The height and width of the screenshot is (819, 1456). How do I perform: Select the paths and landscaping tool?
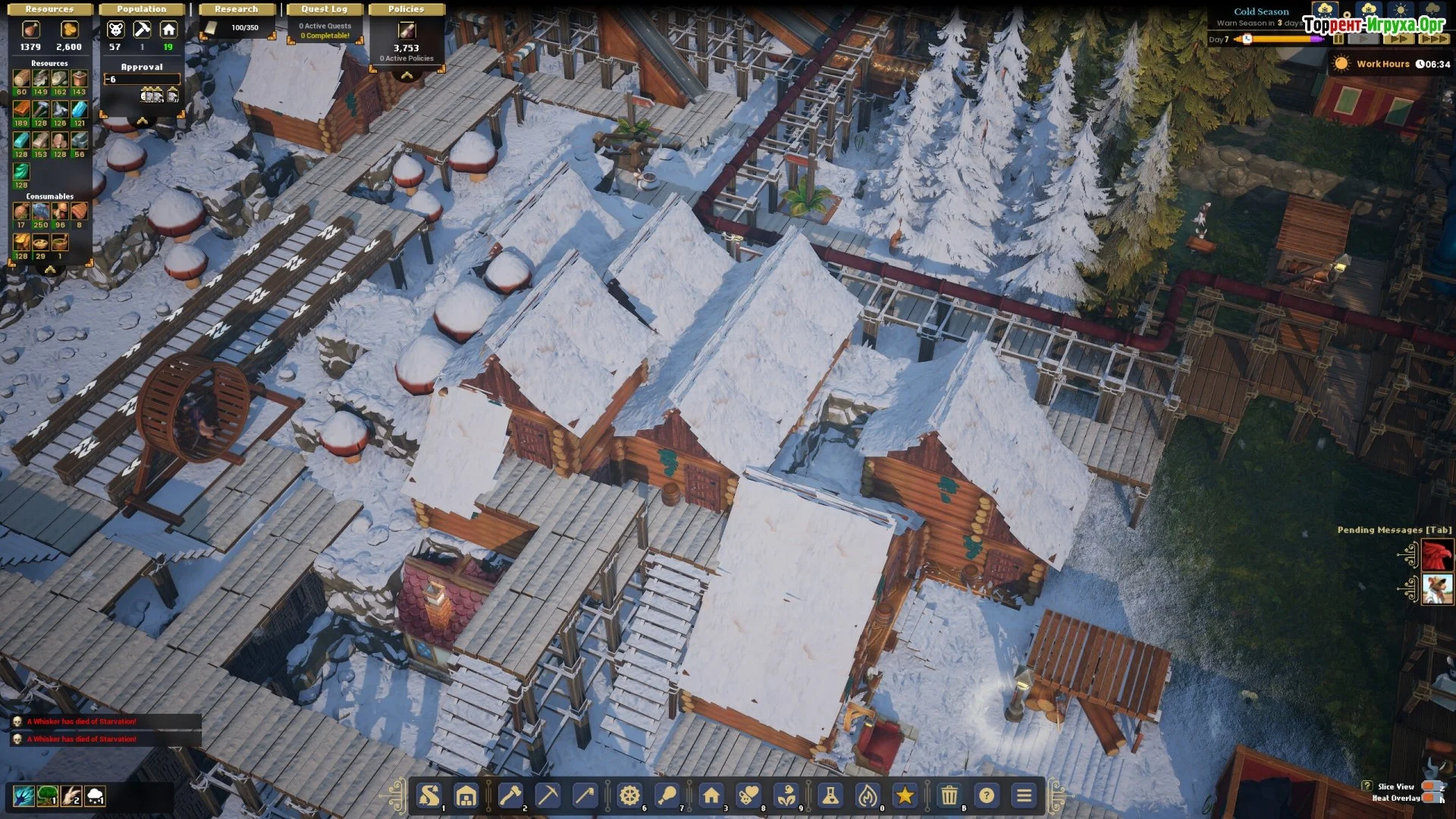coord(429,795)
